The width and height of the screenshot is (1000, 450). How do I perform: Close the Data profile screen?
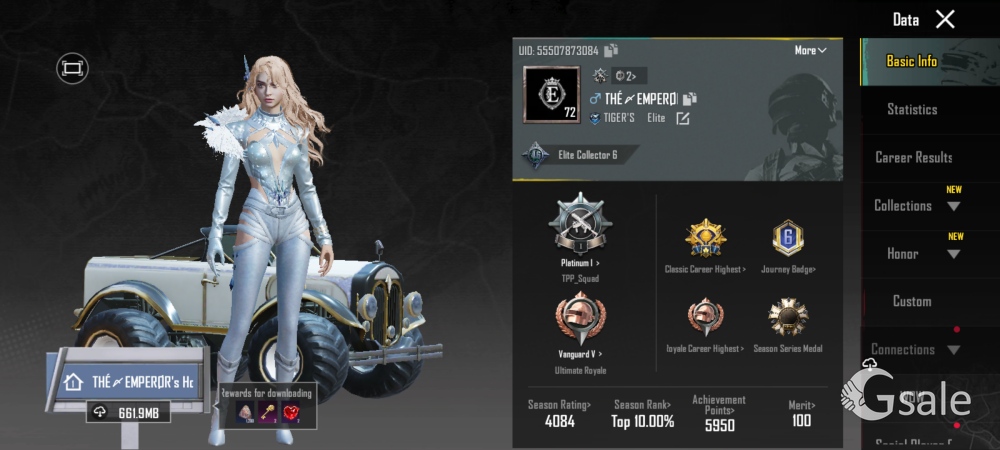[x=945, y=19]
